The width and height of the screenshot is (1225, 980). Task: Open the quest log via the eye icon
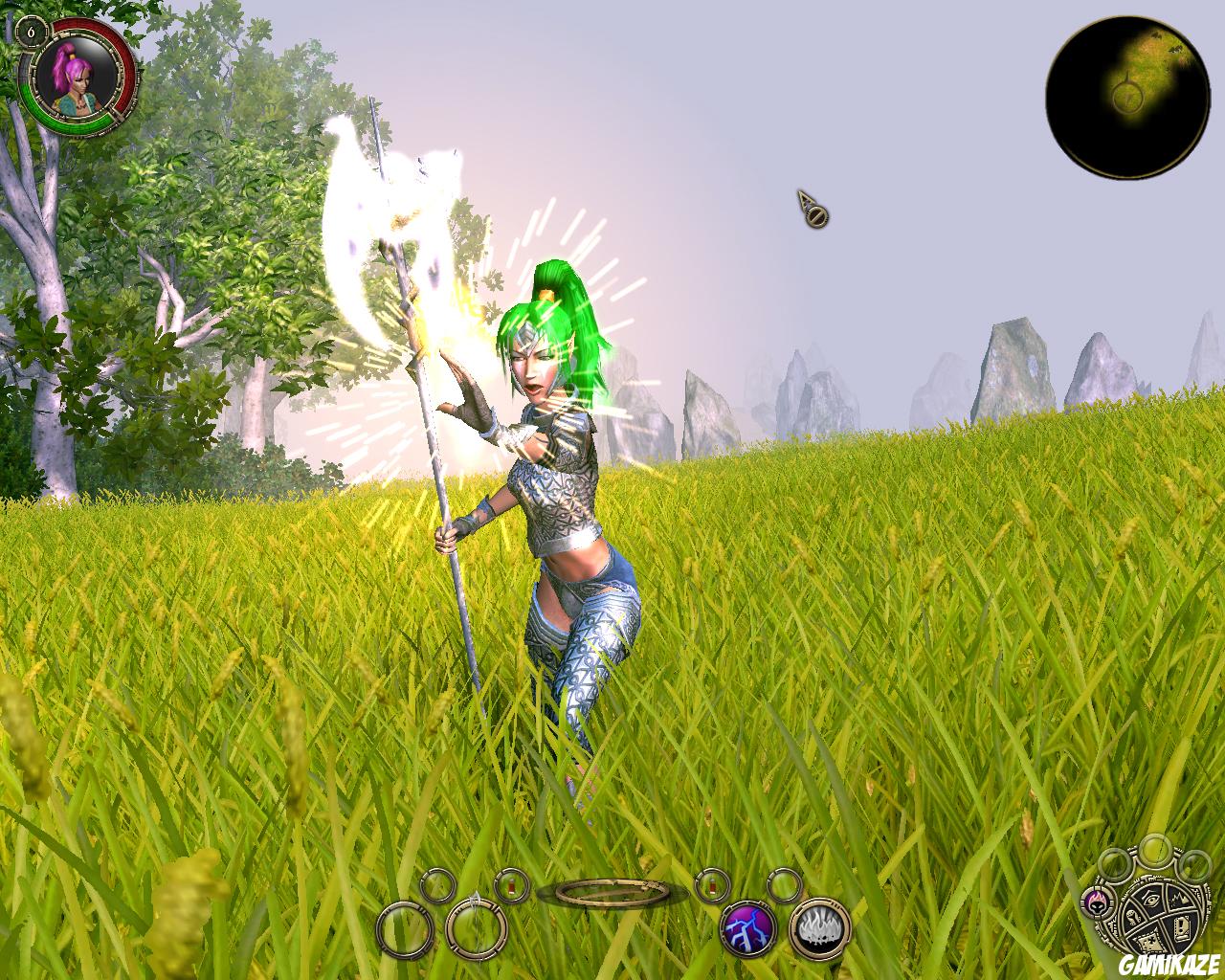[1150, 900]
